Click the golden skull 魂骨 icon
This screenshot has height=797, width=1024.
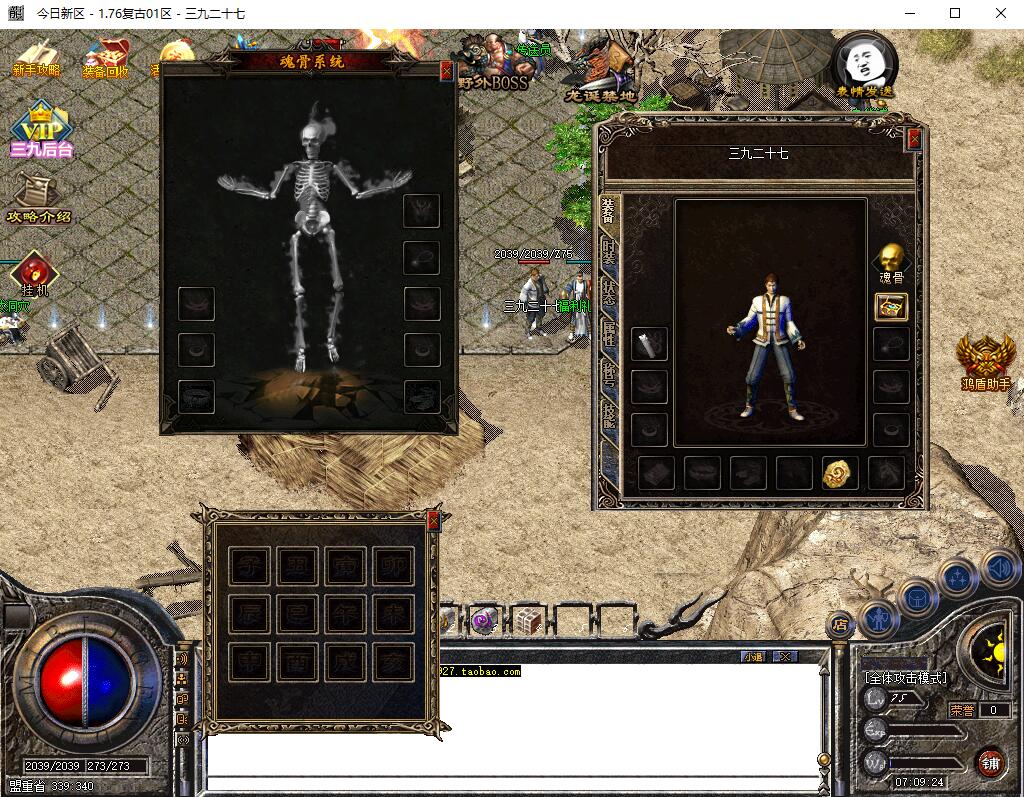[x=890, y=258]
